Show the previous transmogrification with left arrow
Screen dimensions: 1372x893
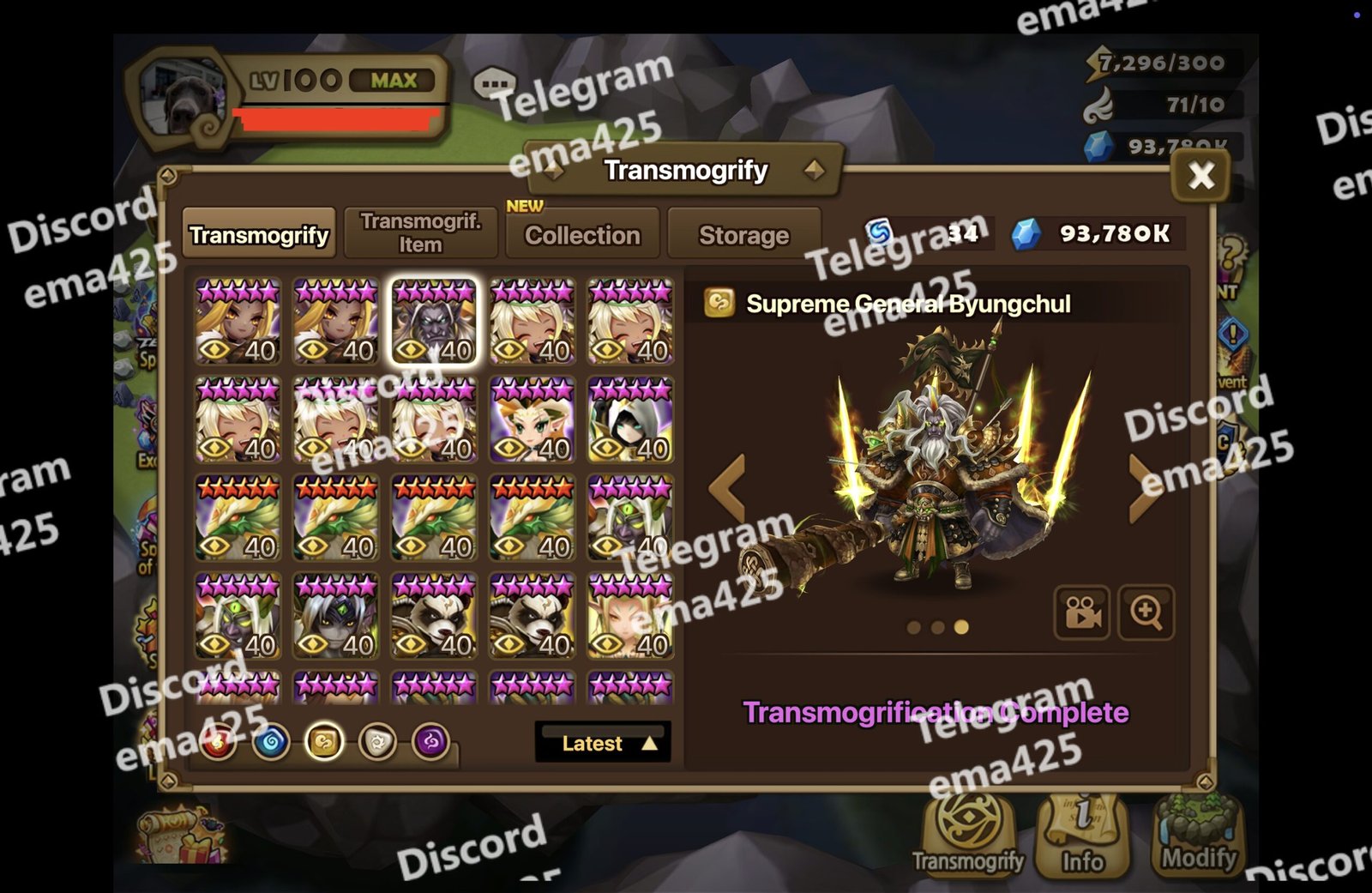coord(728,488)
